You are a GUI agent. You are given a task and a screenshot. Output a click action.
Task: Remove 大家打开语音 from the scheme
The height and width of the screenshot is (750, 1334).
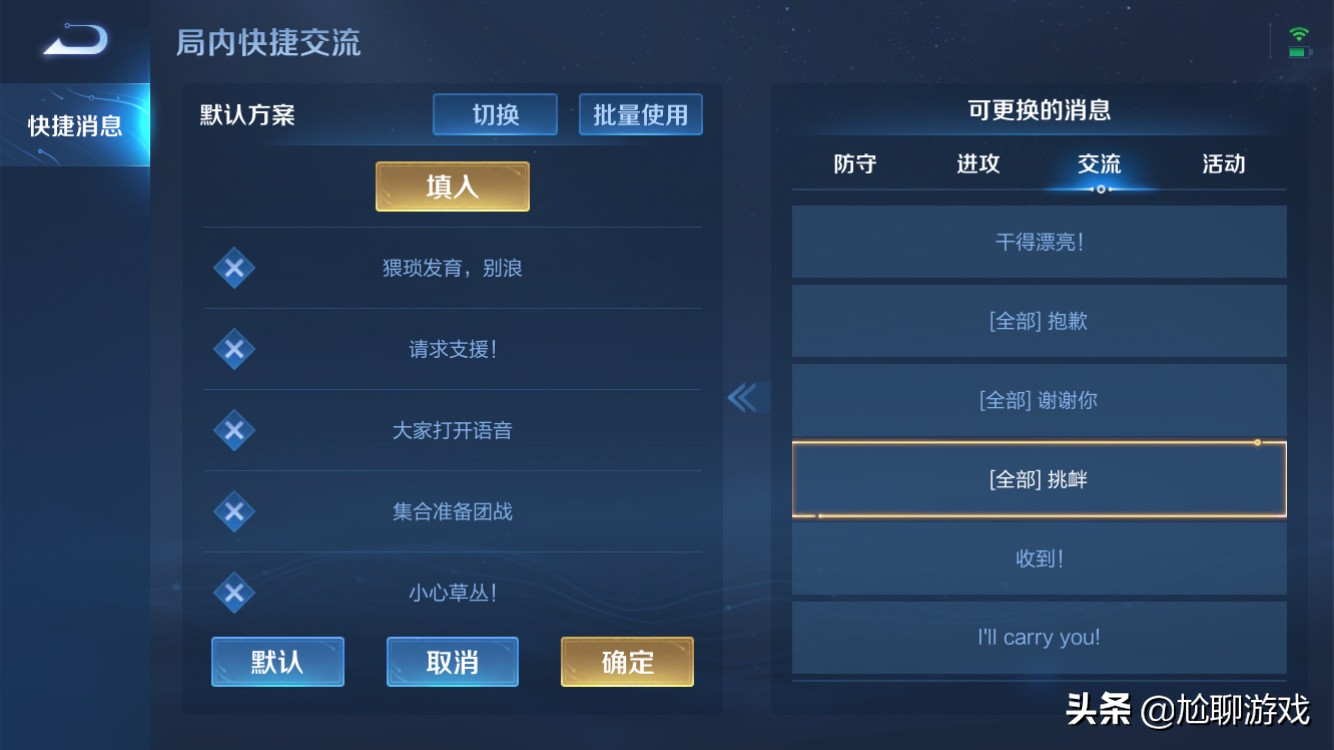(x=233, y=430)
